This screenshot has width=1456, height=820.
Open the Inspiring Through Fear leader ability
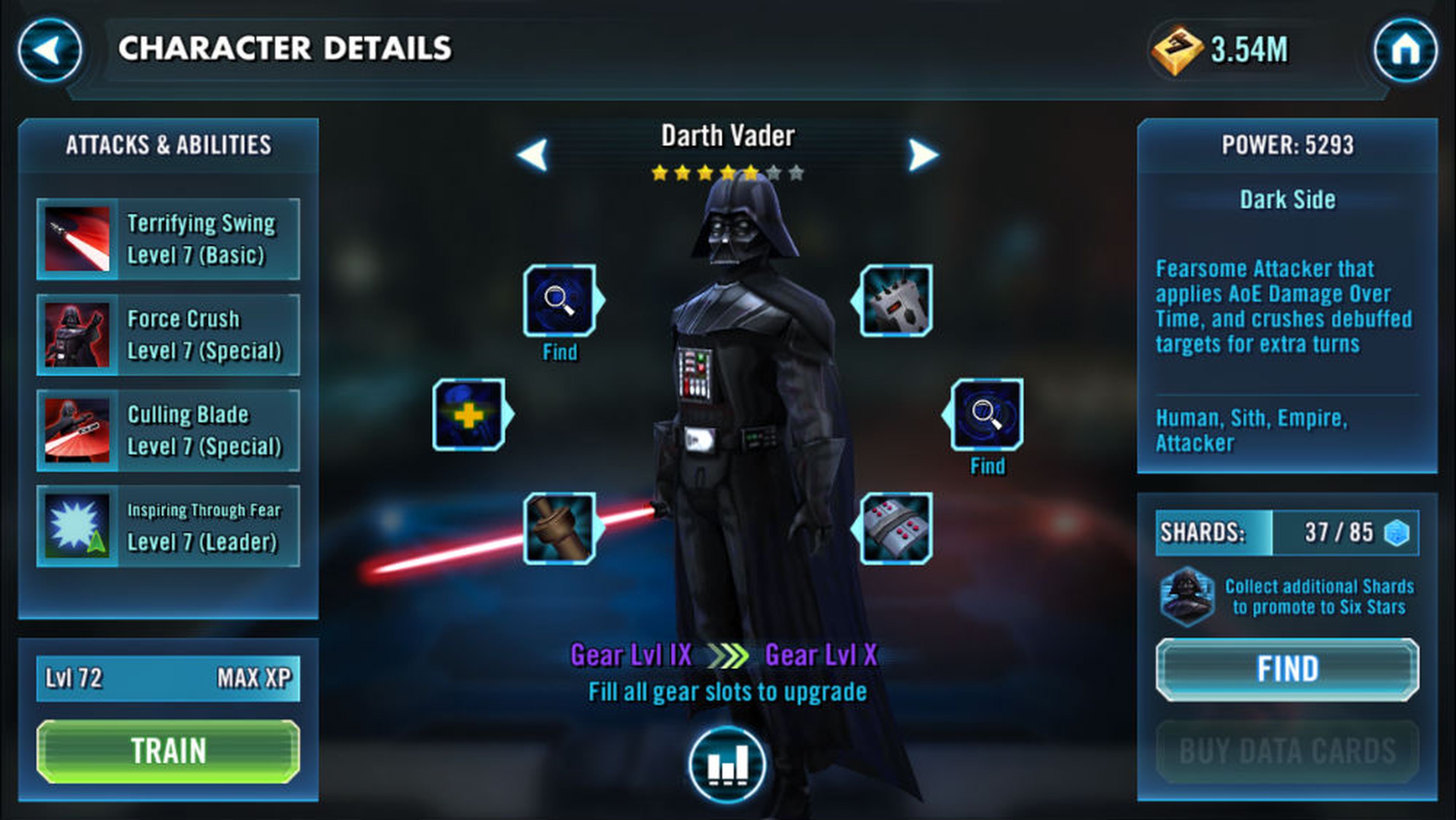coord(168,526)
